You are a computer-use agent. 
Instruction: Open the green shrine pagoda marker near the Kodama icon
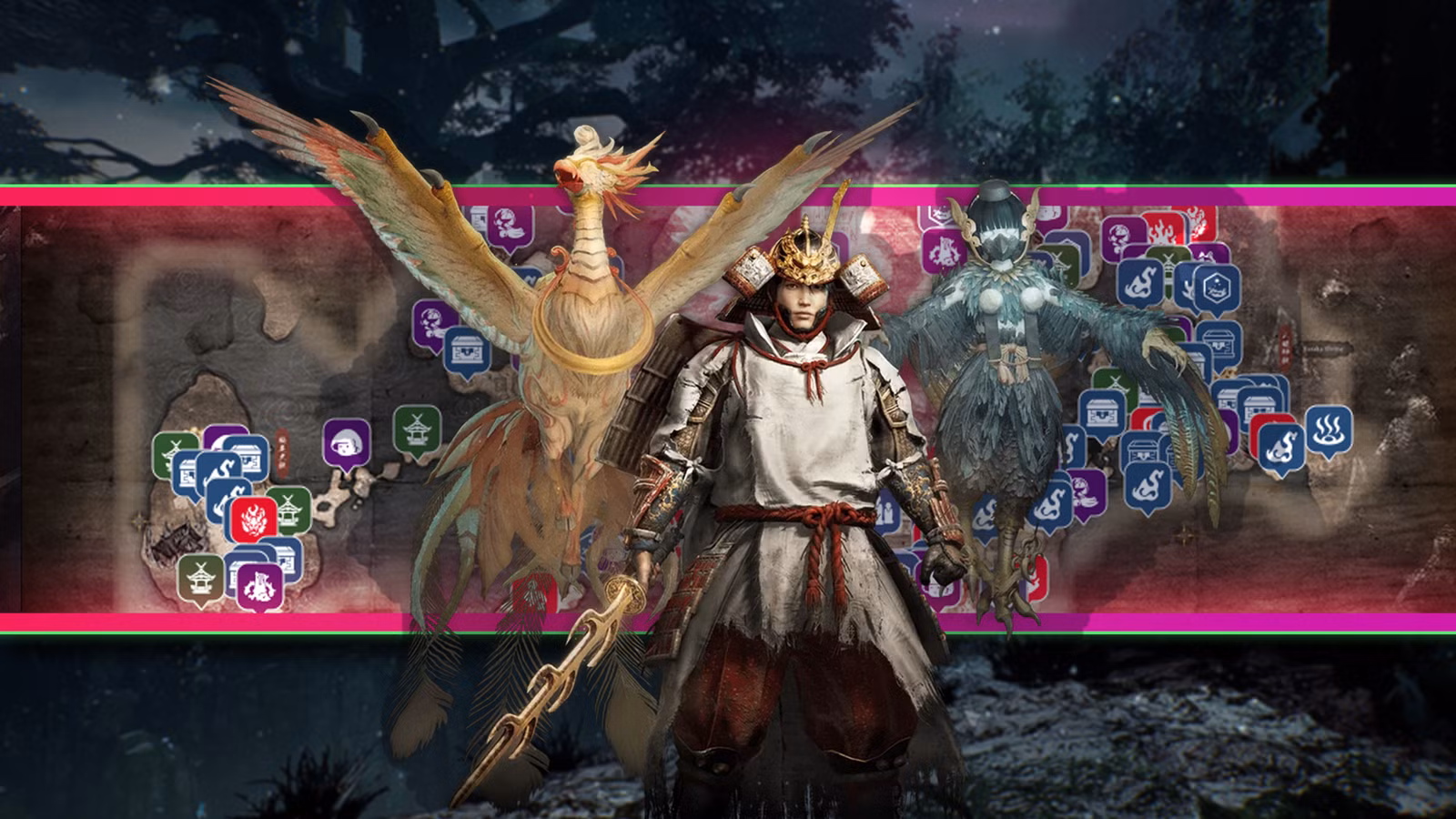(x=416, y=430)
